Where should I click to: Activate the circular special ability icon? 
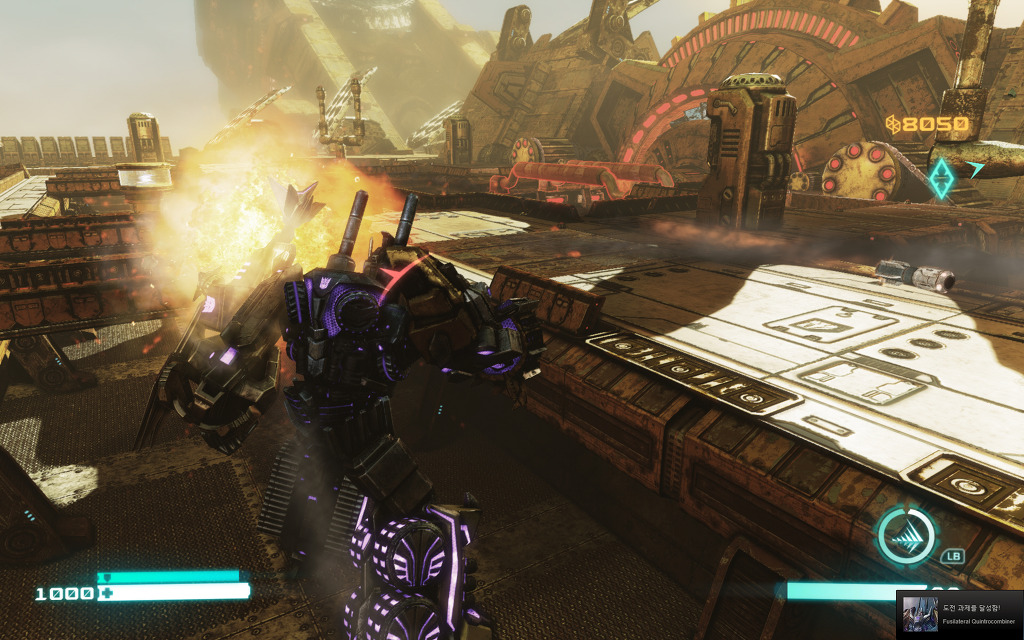(x=906, y=537)
